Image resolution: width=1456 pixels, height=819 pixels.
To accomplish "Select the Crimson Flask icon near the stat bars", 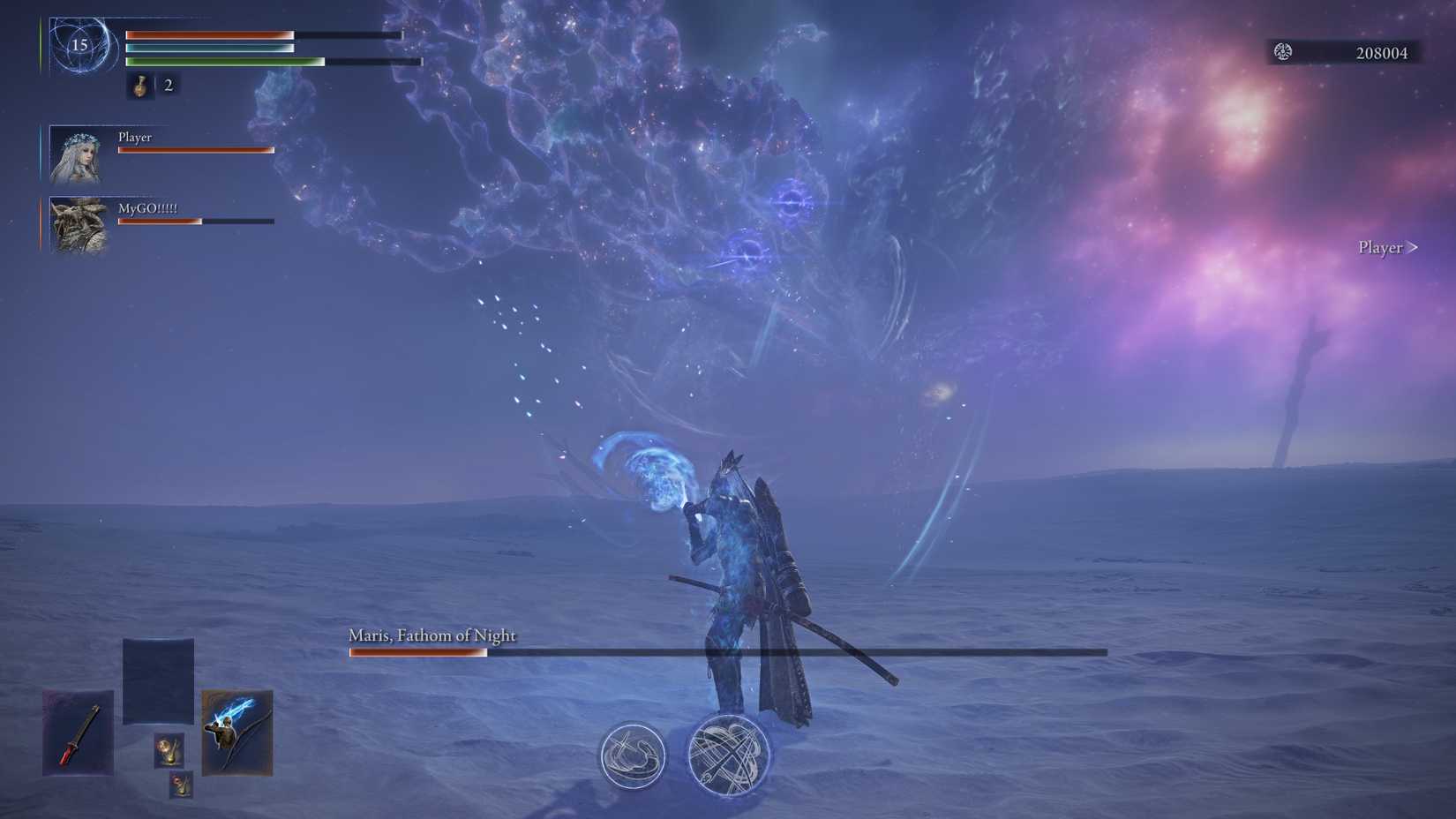I will (139, 86).
